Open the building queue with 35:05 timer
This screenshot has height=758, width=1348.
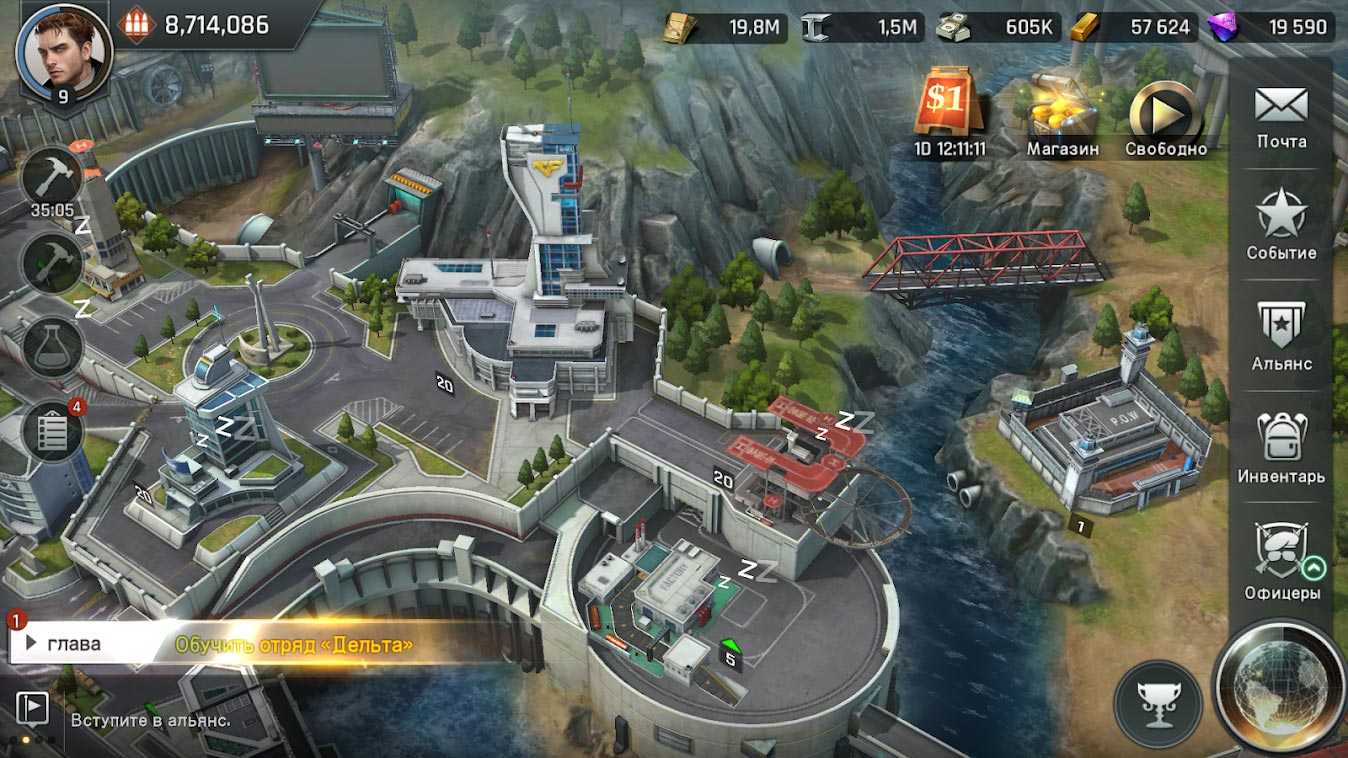pyautogui.click(x=52, y=181)
